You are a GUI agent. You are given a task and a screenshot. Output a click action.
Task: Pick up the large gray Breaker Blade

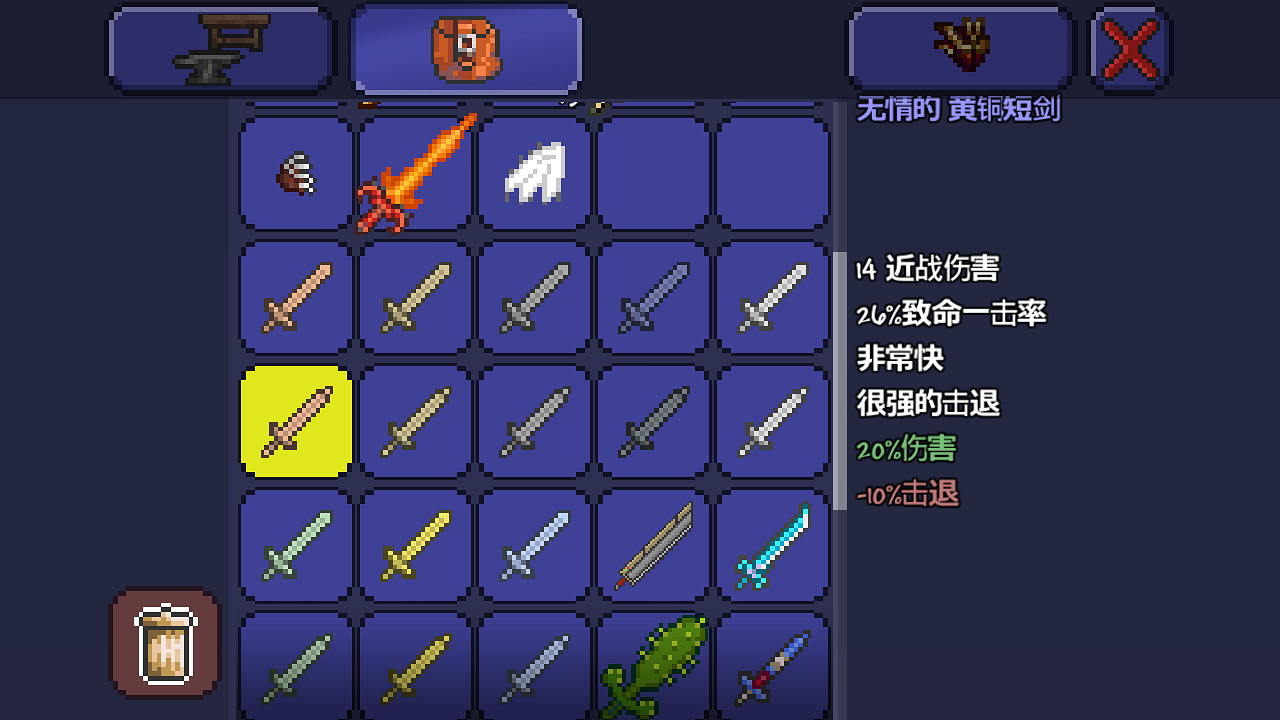[x=653, y=545]
